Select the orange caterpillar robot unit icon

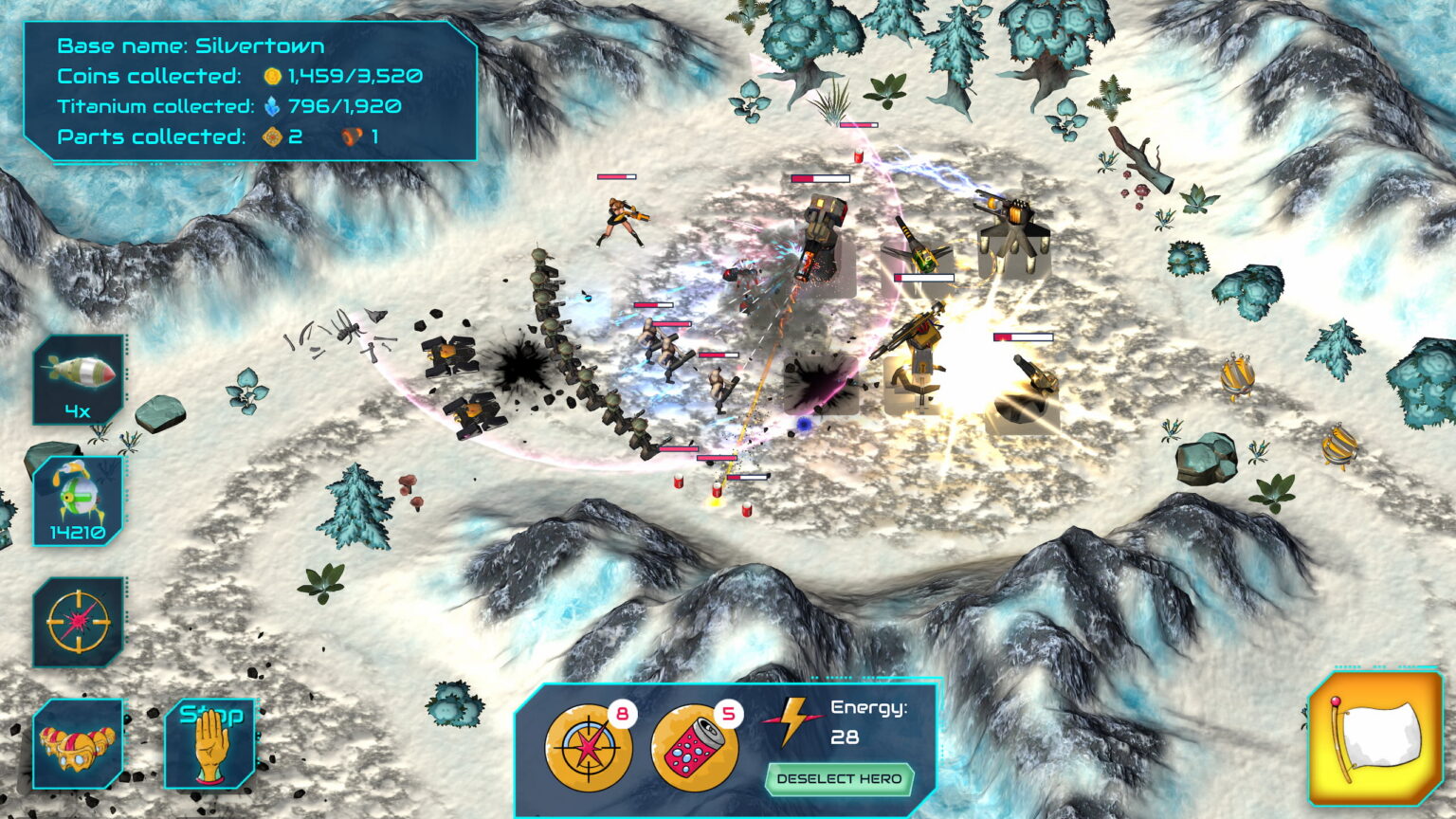coord(79,742)
